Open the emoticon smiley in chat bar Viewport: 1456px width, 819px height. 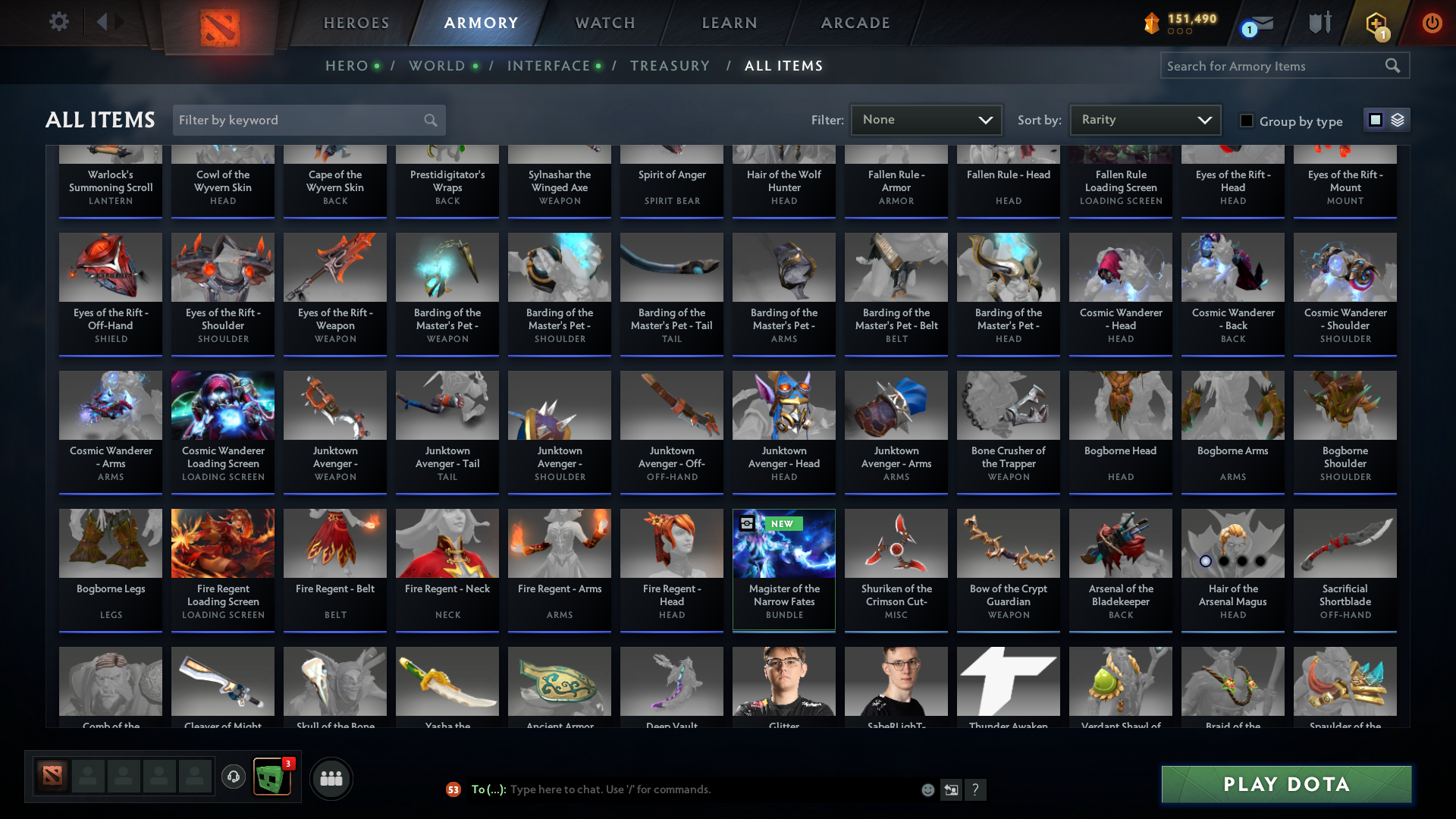[927, 789]
